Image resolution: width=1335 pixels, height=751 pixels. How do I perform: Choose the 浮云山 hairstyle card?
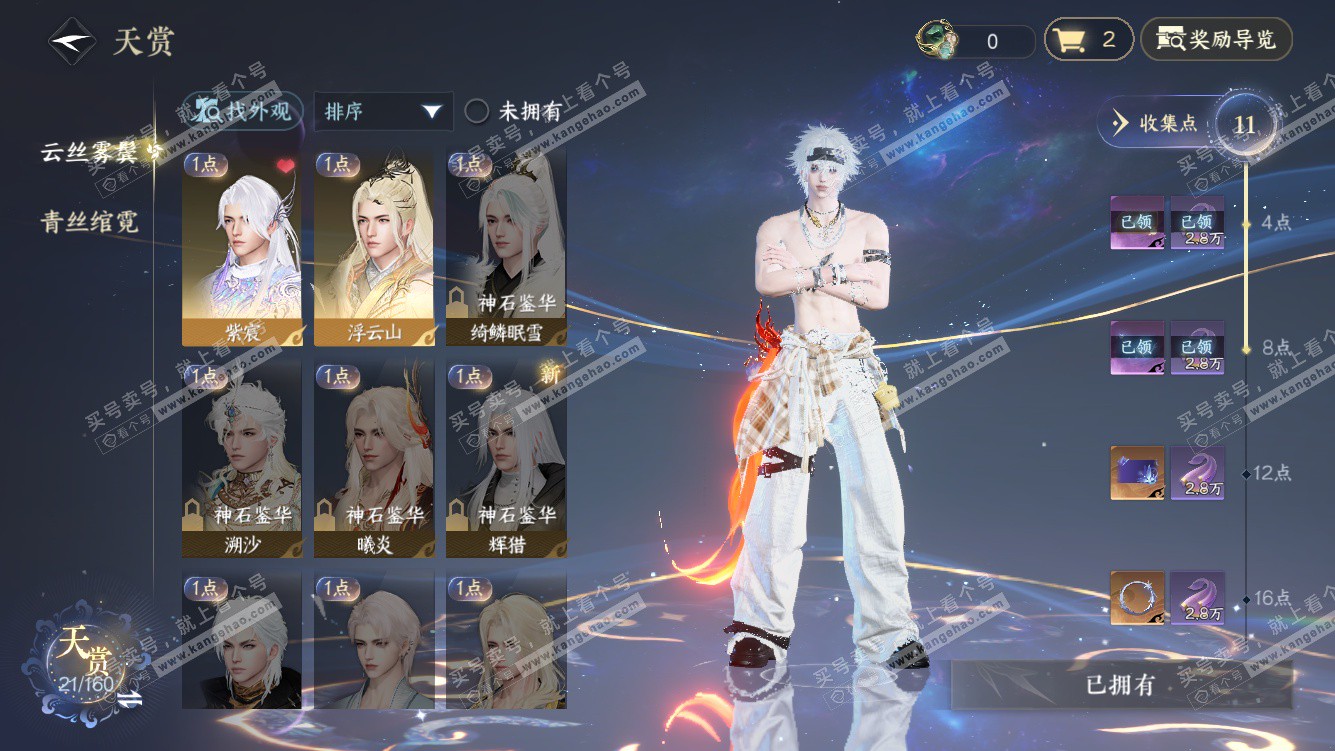tap(374, 247)
